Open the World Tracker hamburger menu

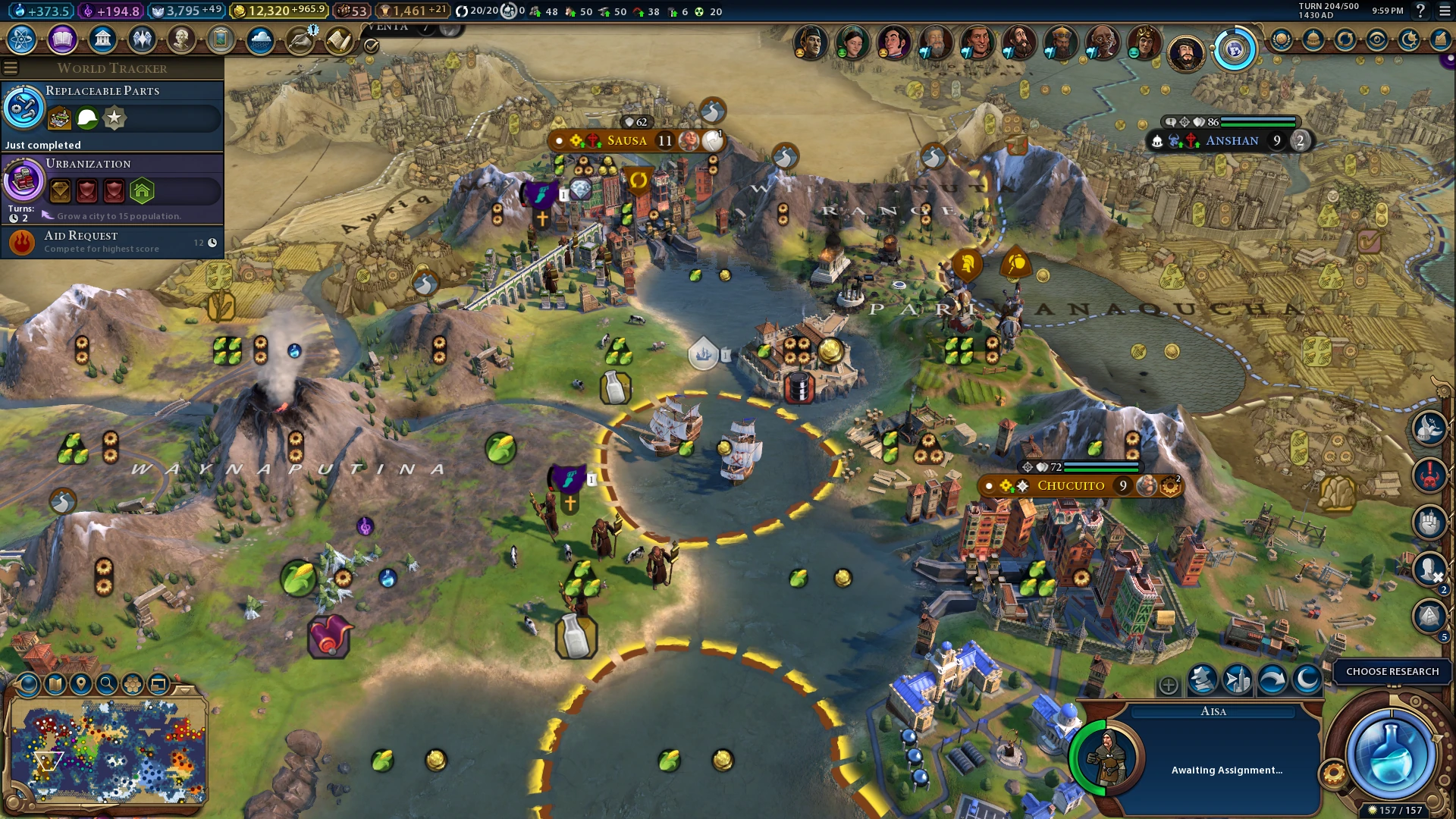pos(10,67)
